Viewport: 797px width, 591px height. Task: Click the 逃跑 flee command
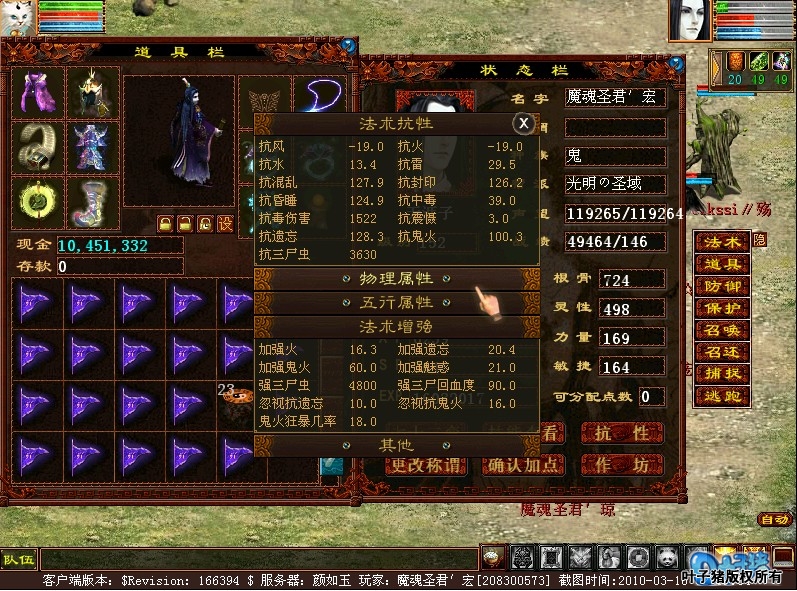[x=721, y=396]
